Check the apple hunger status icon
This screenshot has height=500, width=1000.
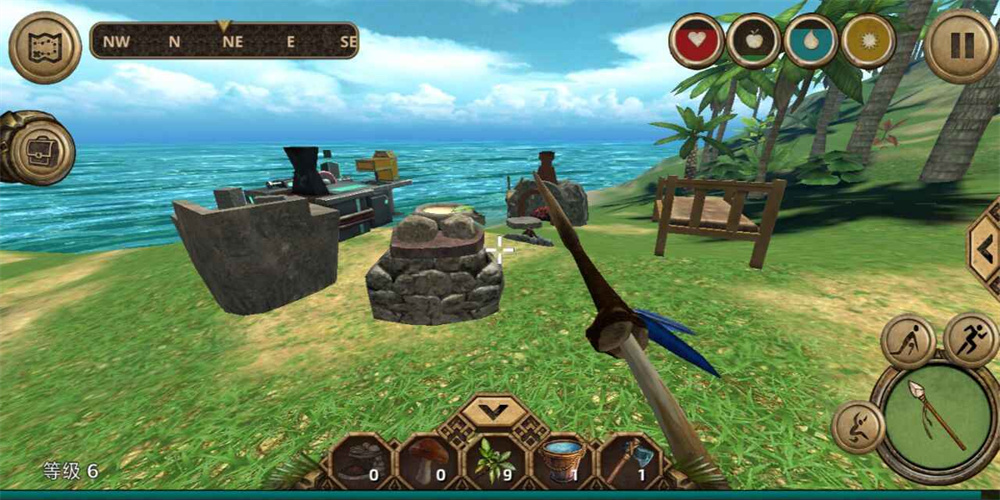click(753, 42)
